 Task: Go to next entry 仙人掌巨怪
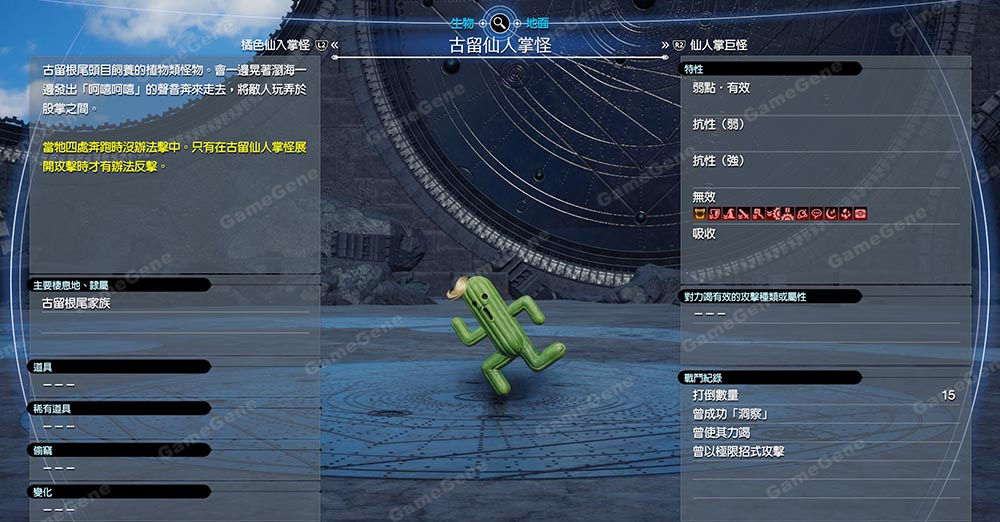718,45
